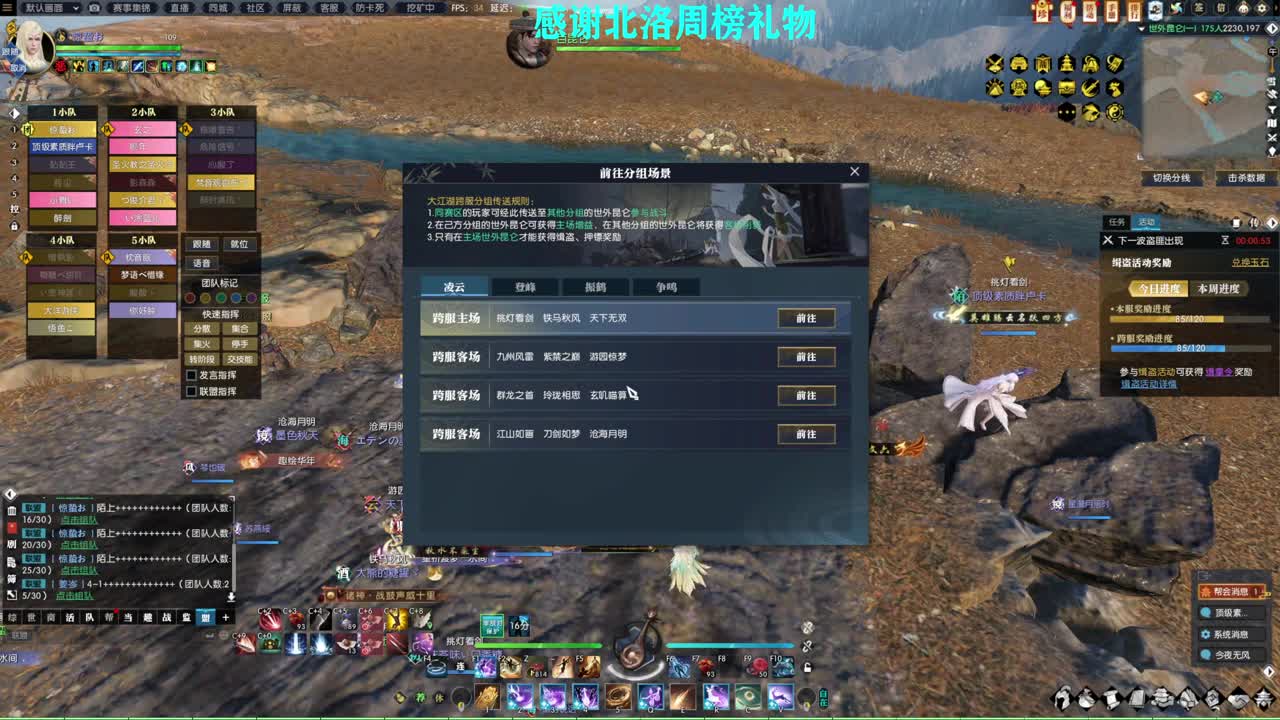This screenshot has height=720, width=1280.
Task: Switch to the 登峰 tab in the dialog
Action: (x=527, y=287)
